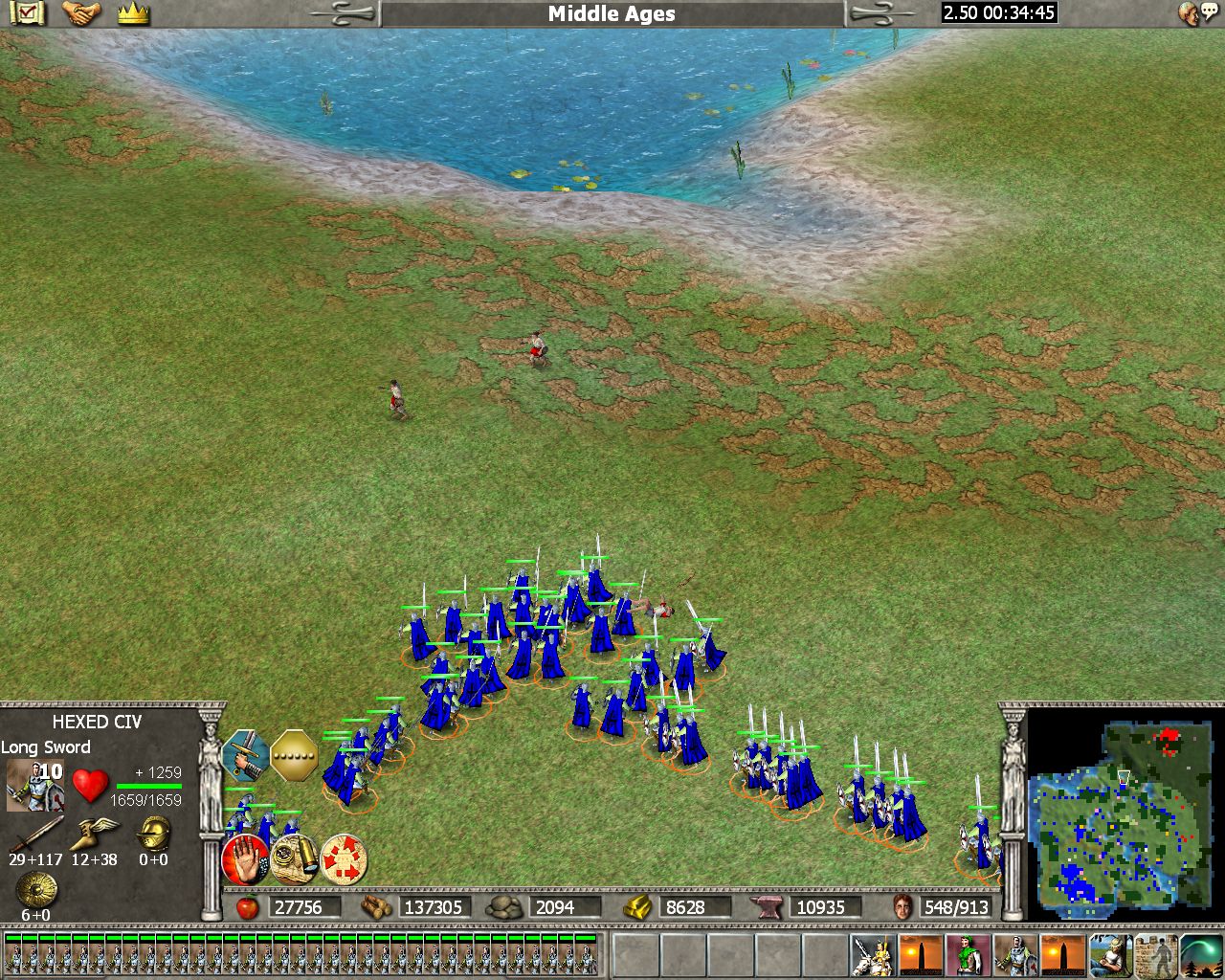Select the sword-in-fist attack command

(245, 755)
